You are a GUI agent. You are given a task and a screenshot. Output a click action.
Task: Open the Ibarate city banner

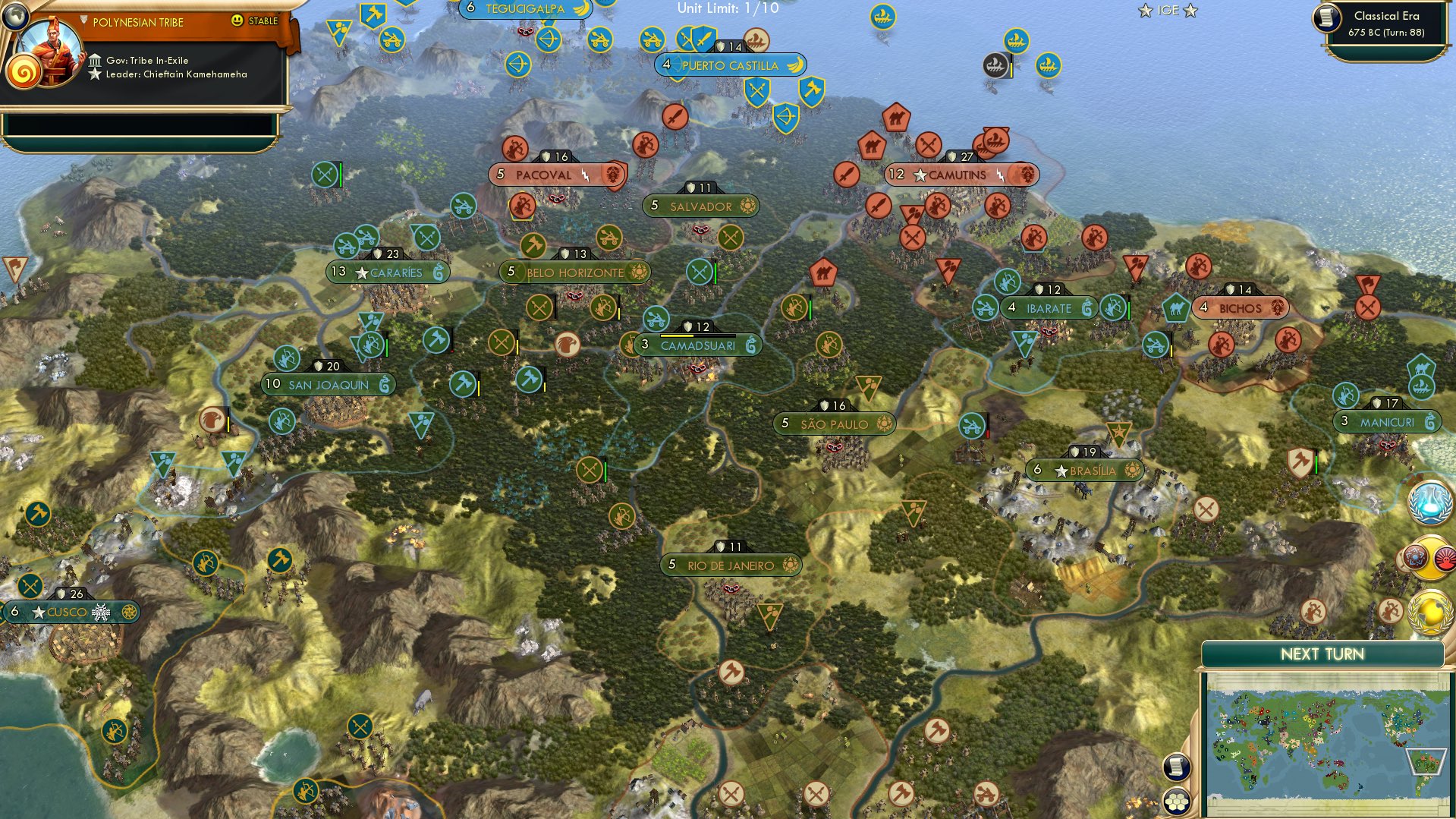pos(1049,307)
